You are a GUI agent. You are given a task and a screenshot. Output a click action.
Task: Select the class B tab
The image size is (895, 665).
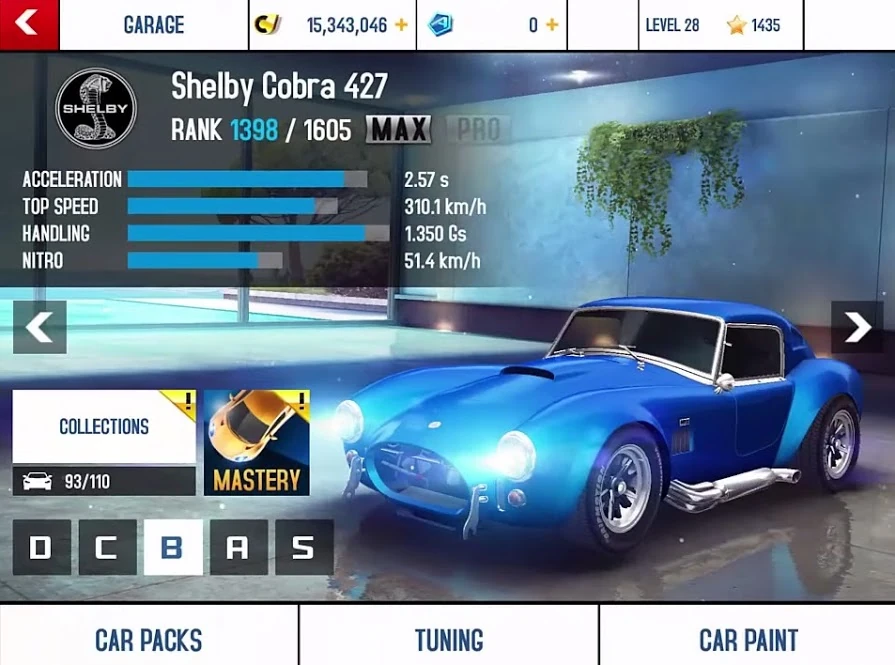pyautogui.click(x=173, y=547)
